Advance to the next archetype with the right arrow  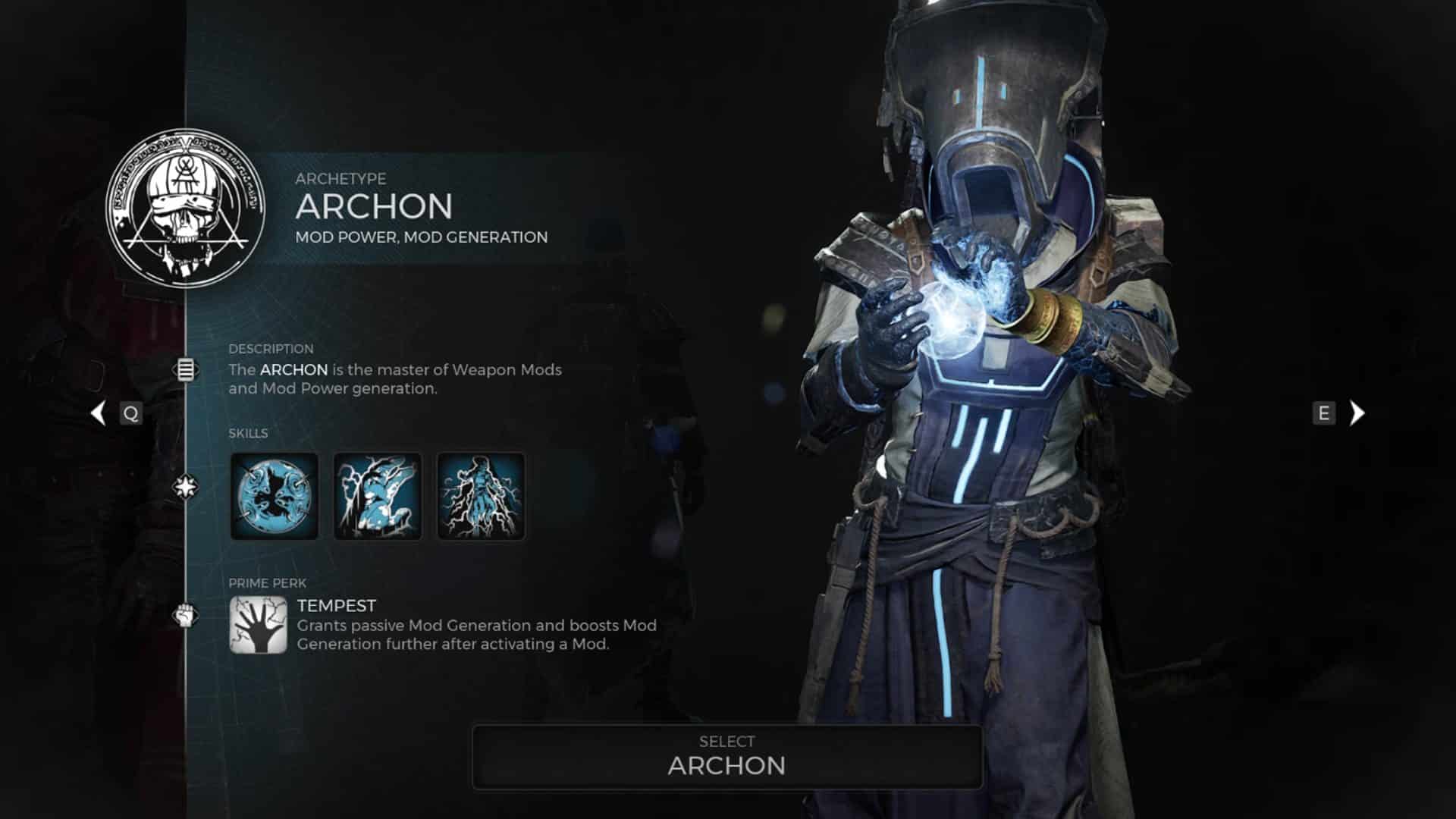point(1357,413)
